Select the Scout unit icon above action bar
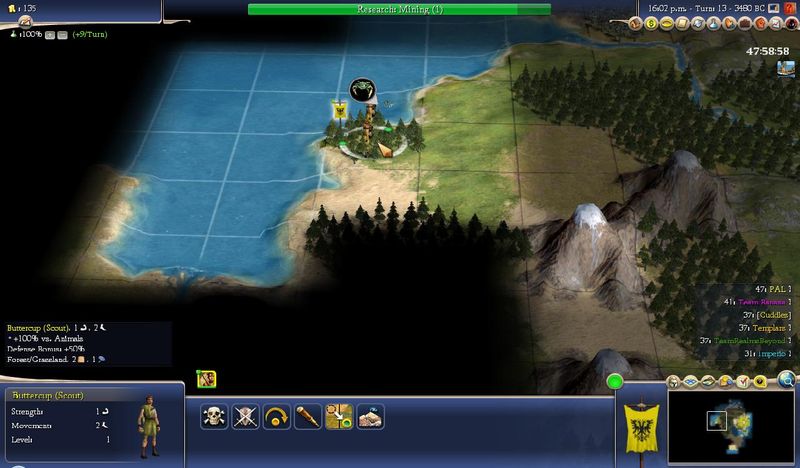The width and height of the screenshot is (800, 468). (207, 379)
